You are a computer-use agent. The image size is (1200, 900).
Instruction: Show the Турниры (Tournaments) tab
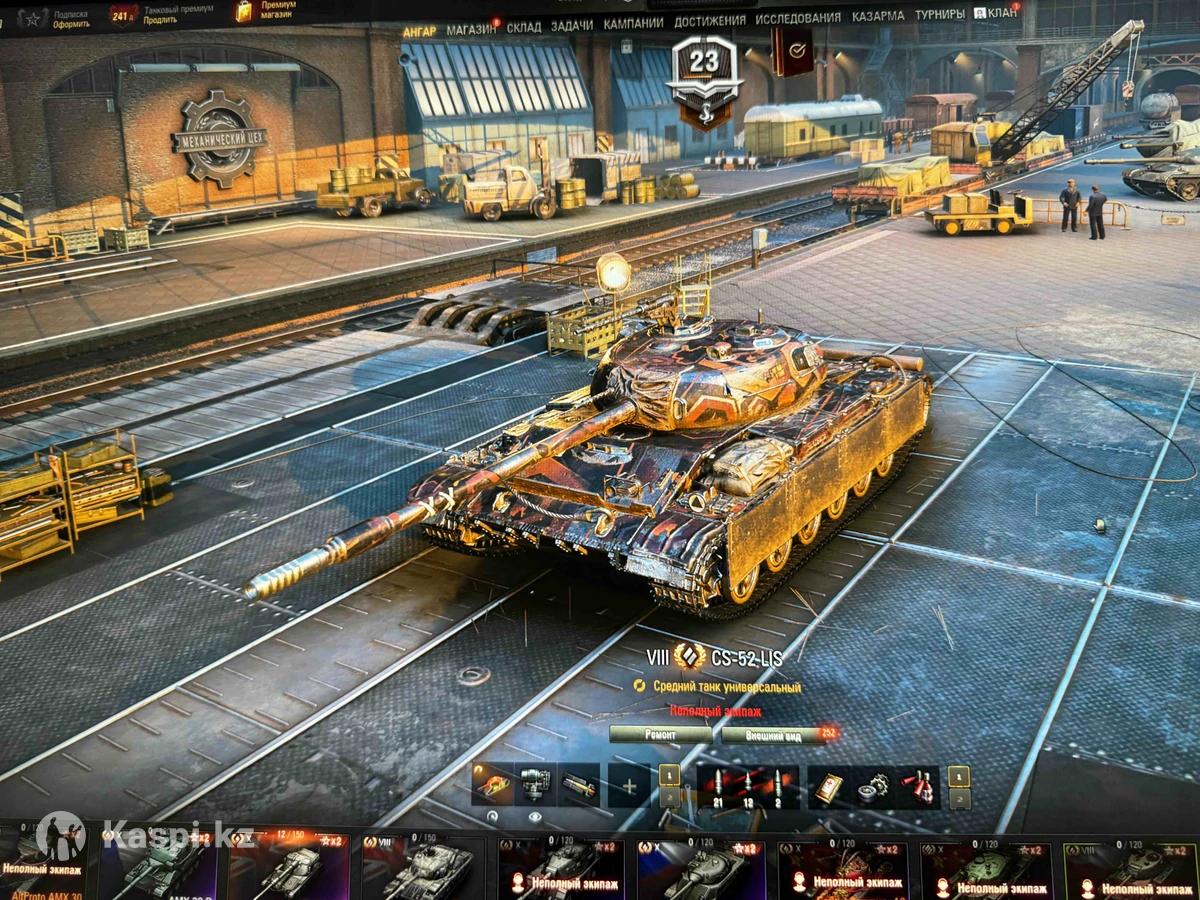(939, 15)
